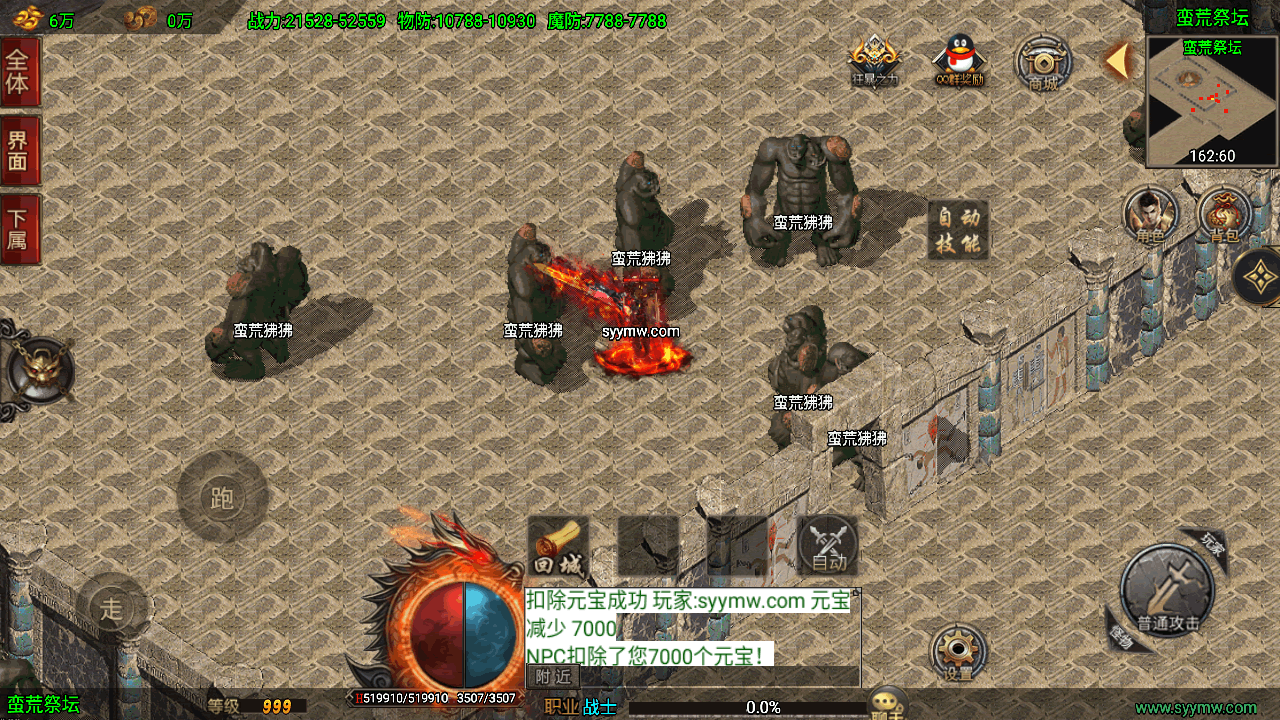Open the 蛮荒祭坛 minimap

tap(1212, 102)
